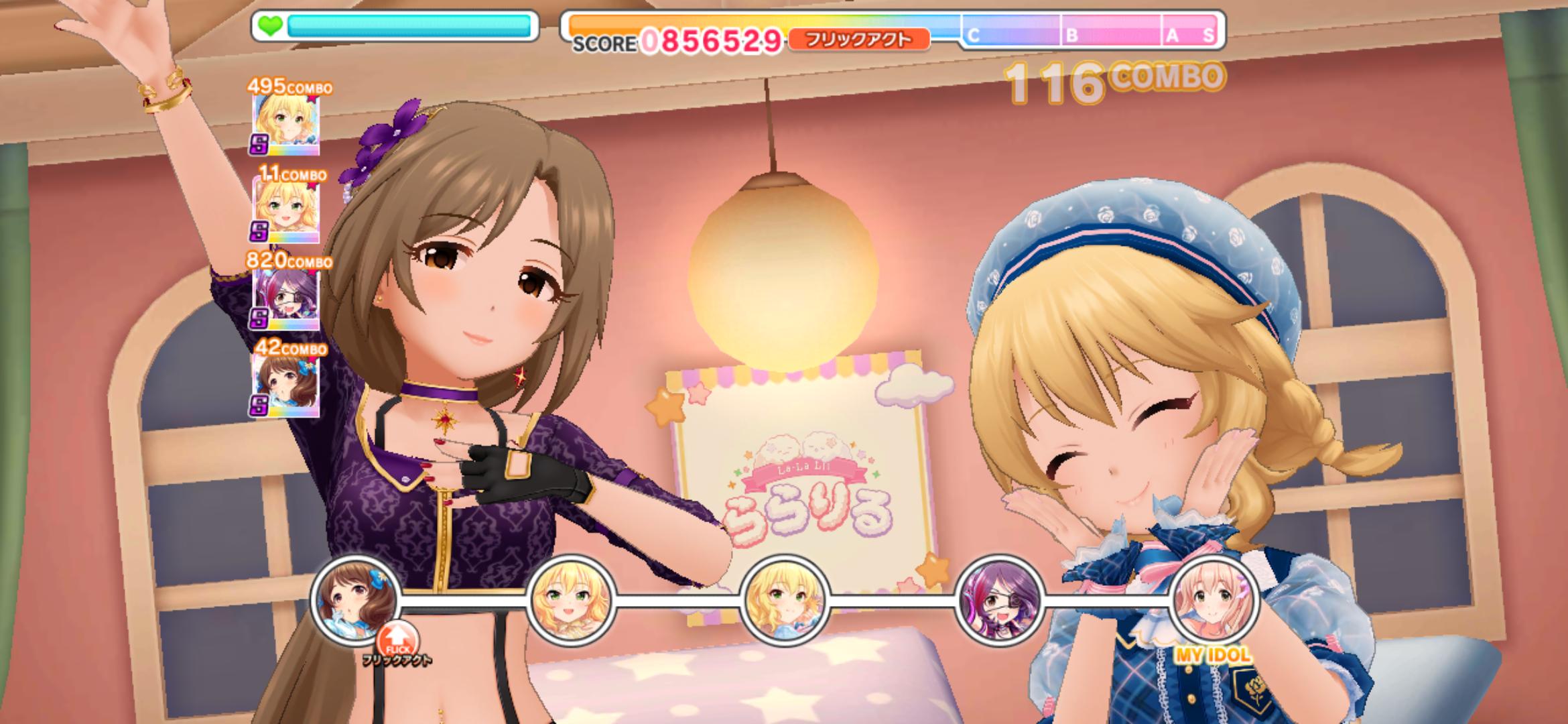Tap the MY IDOL pink-haired target circle

point(1214,599)
